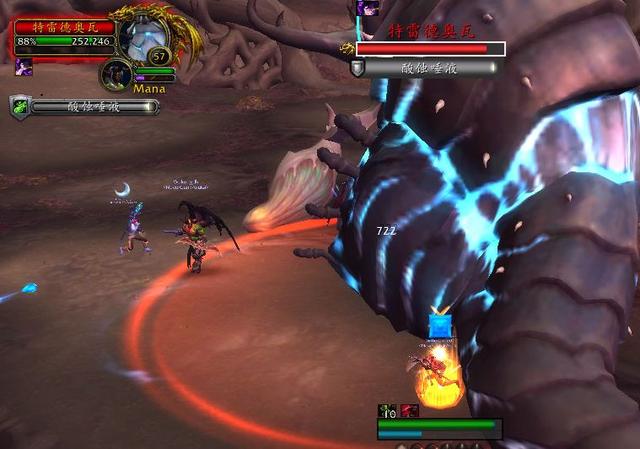The width and height of the screenshot is (640, 449).
Task: Click the green buff icon showing 10 stacks
Action: [387, 410]
